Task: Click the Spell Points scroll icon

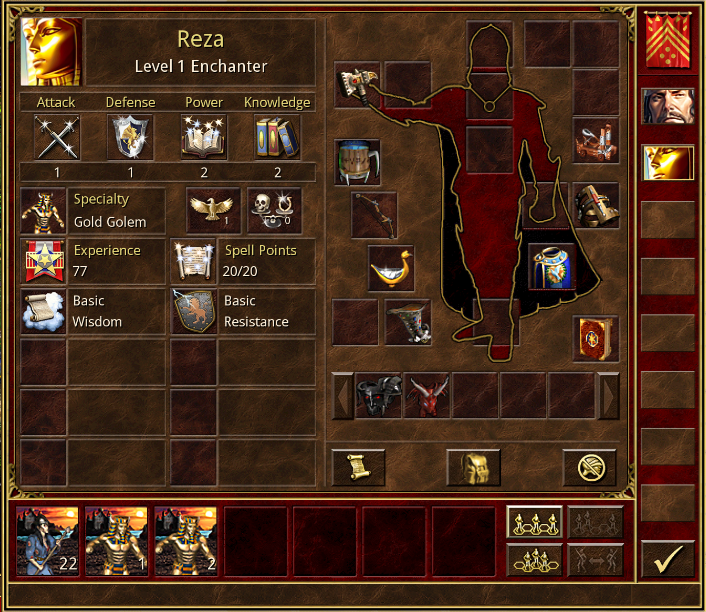Action: pyautogui.click(x=193, y=260)
